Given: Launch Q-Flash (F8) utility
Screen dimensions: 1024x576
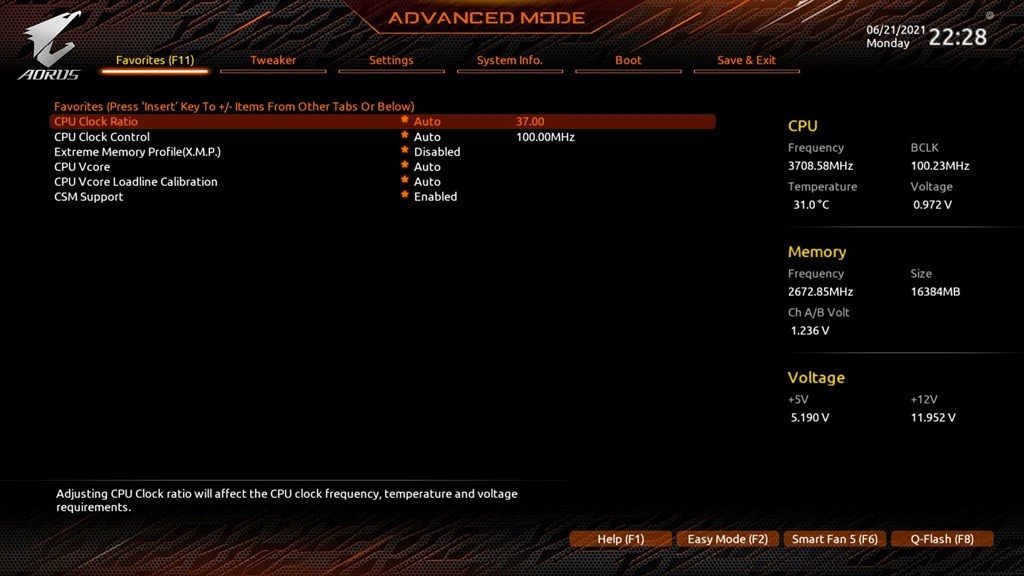Looking at the screenshot, I should click(941, 539).
